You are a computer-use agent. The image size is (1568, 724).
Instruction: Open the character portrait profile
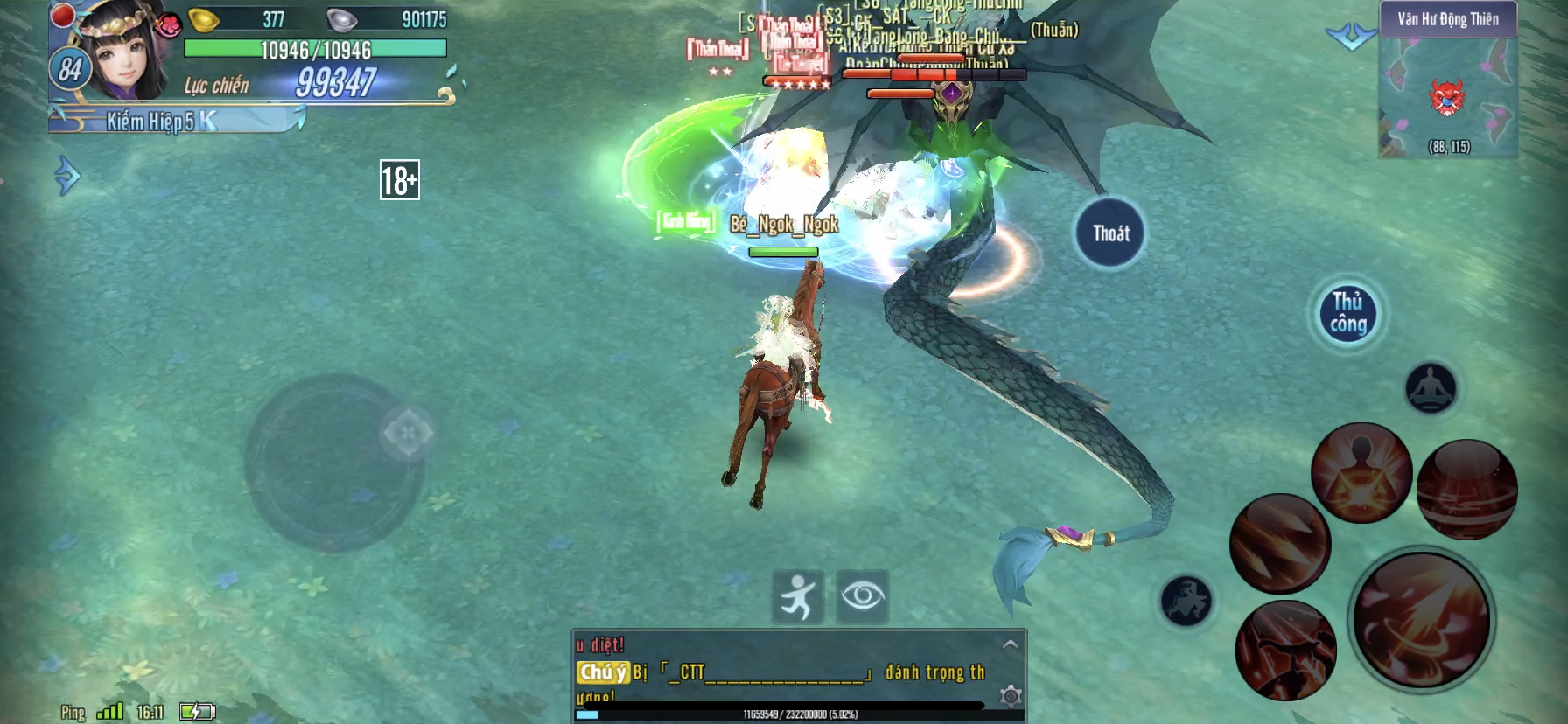pos(122,52)
